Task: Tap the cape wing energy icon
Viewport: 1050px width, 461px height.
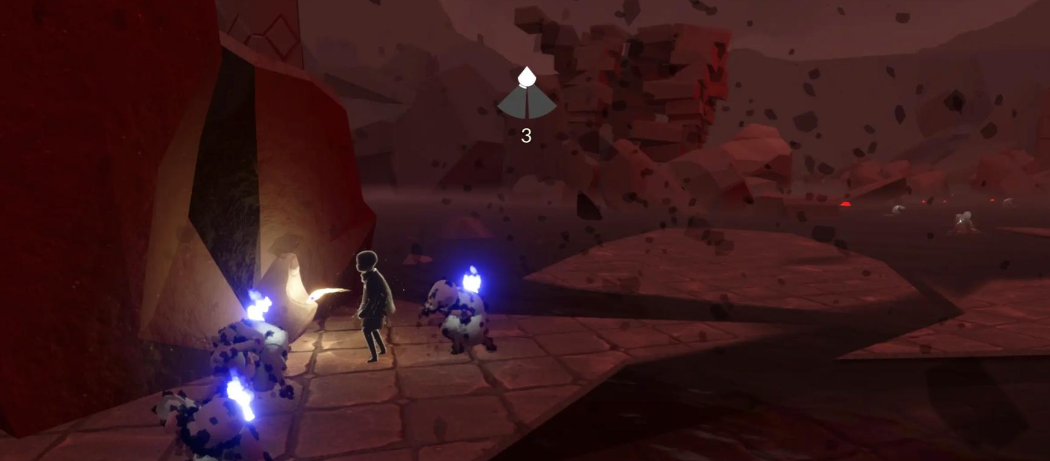Action: tap(526, 97)
